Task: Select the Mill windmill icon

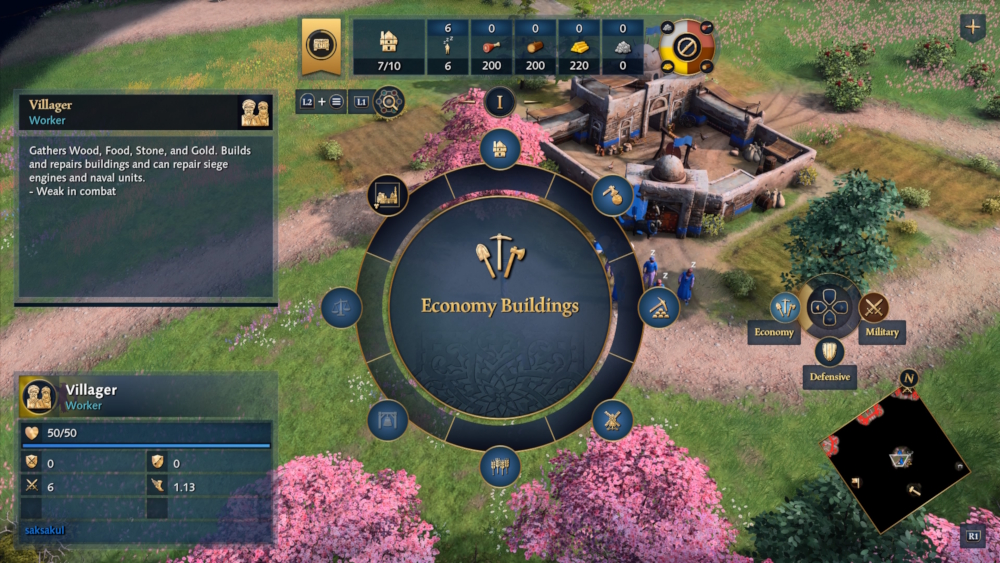Action: point(612,420)
